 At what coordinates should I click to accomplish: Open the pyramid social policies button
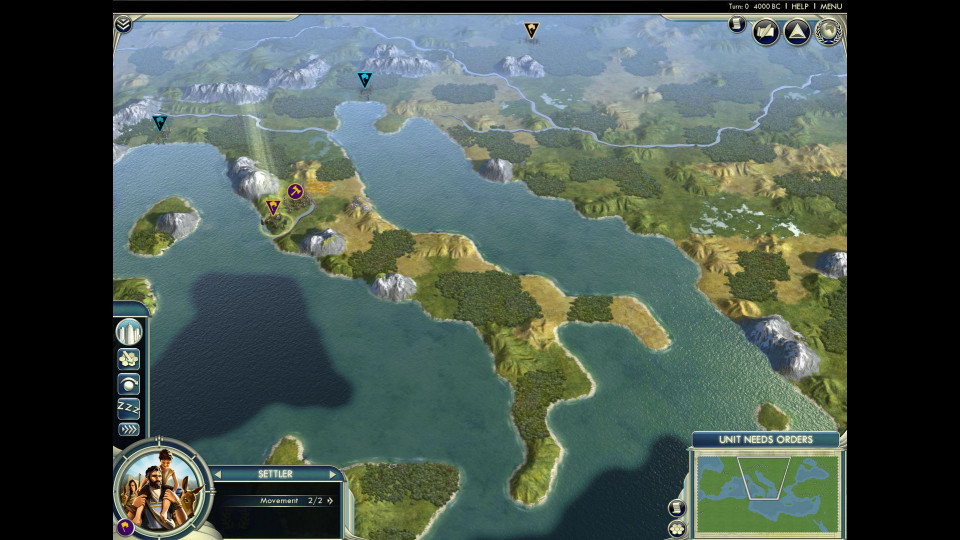pyautogui.click(x=797, y=32)
